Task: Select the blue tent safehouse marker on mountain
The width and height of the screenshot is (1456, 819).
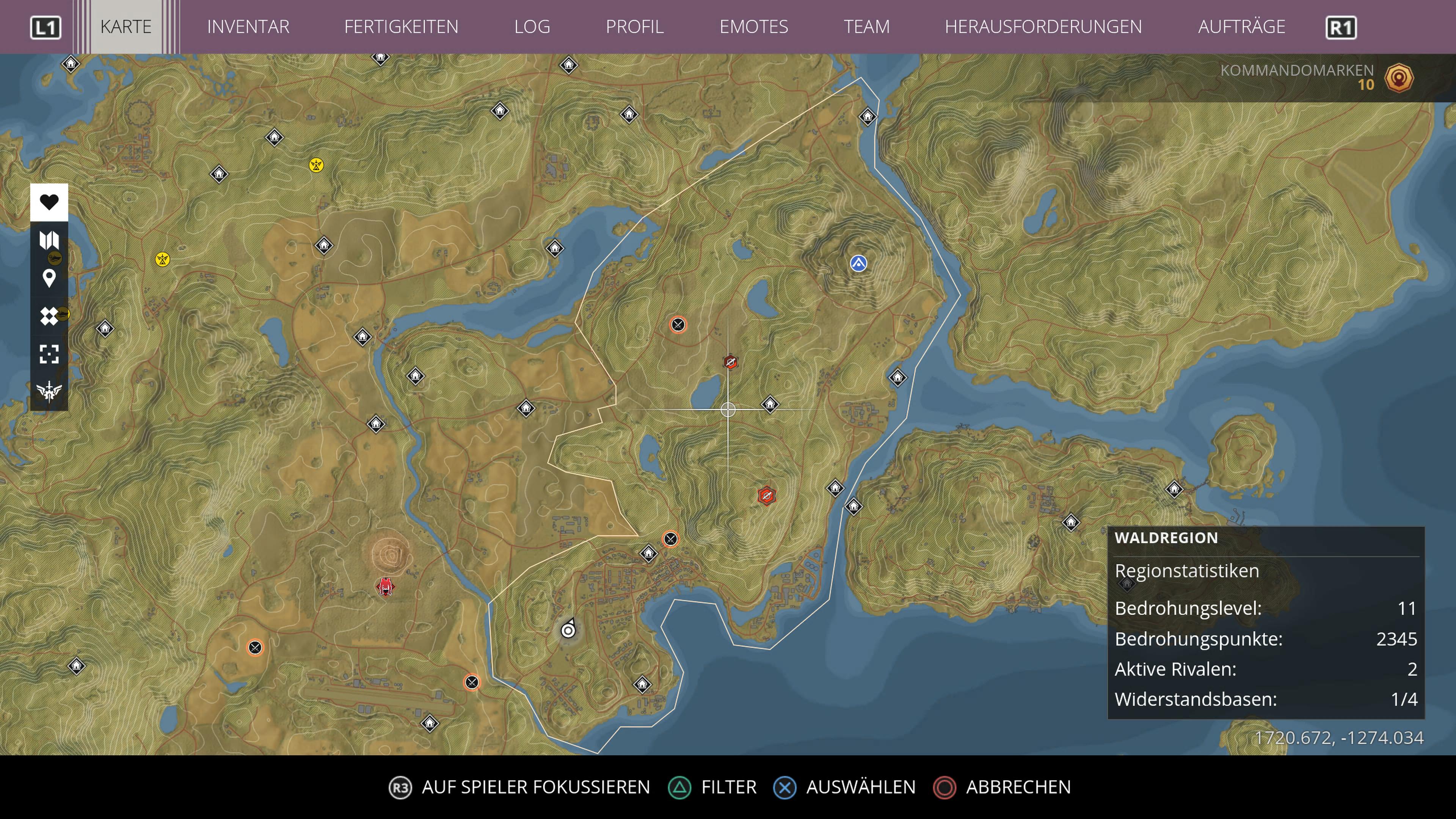Action: [858, 264]
